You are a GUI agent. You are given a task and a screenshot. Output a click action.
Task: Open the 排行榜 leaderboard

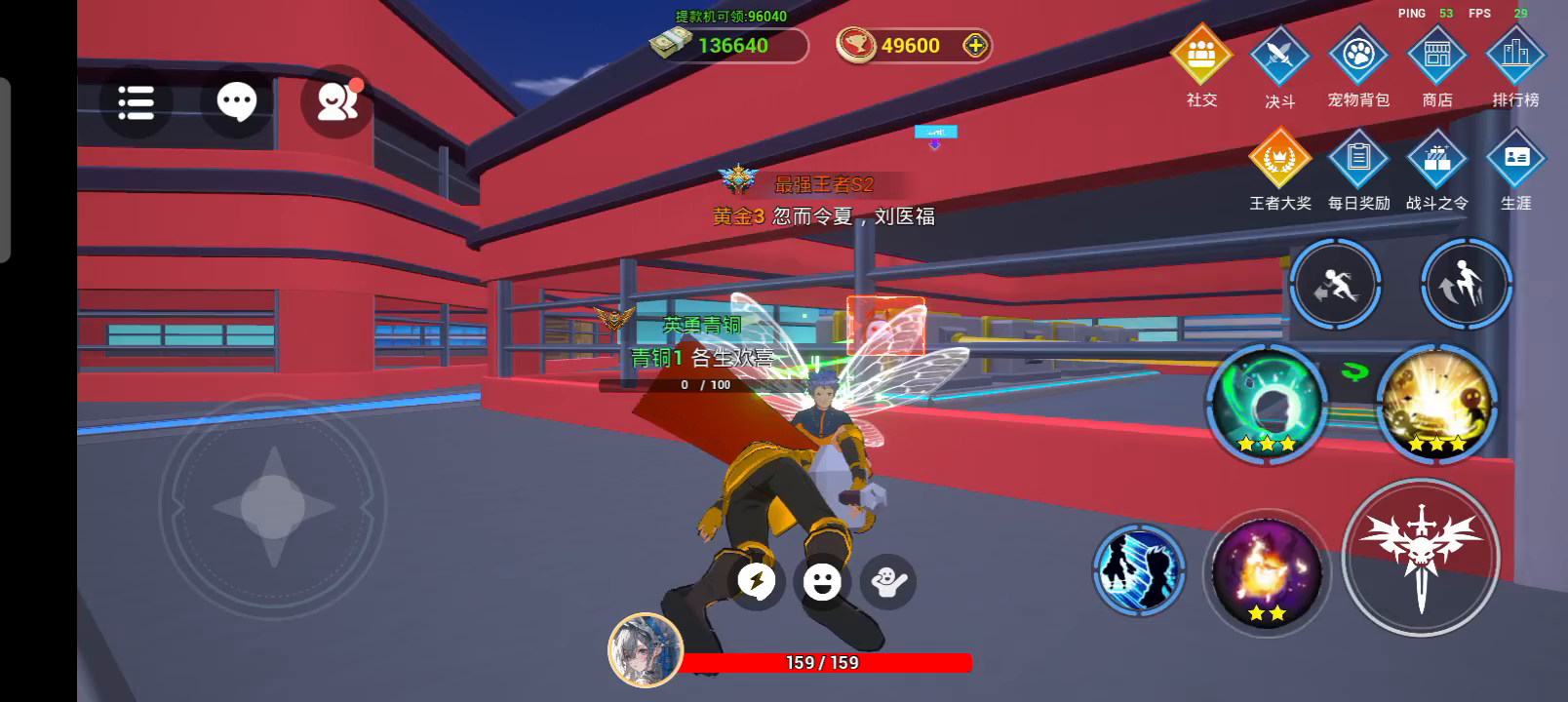pos(1515,57)
